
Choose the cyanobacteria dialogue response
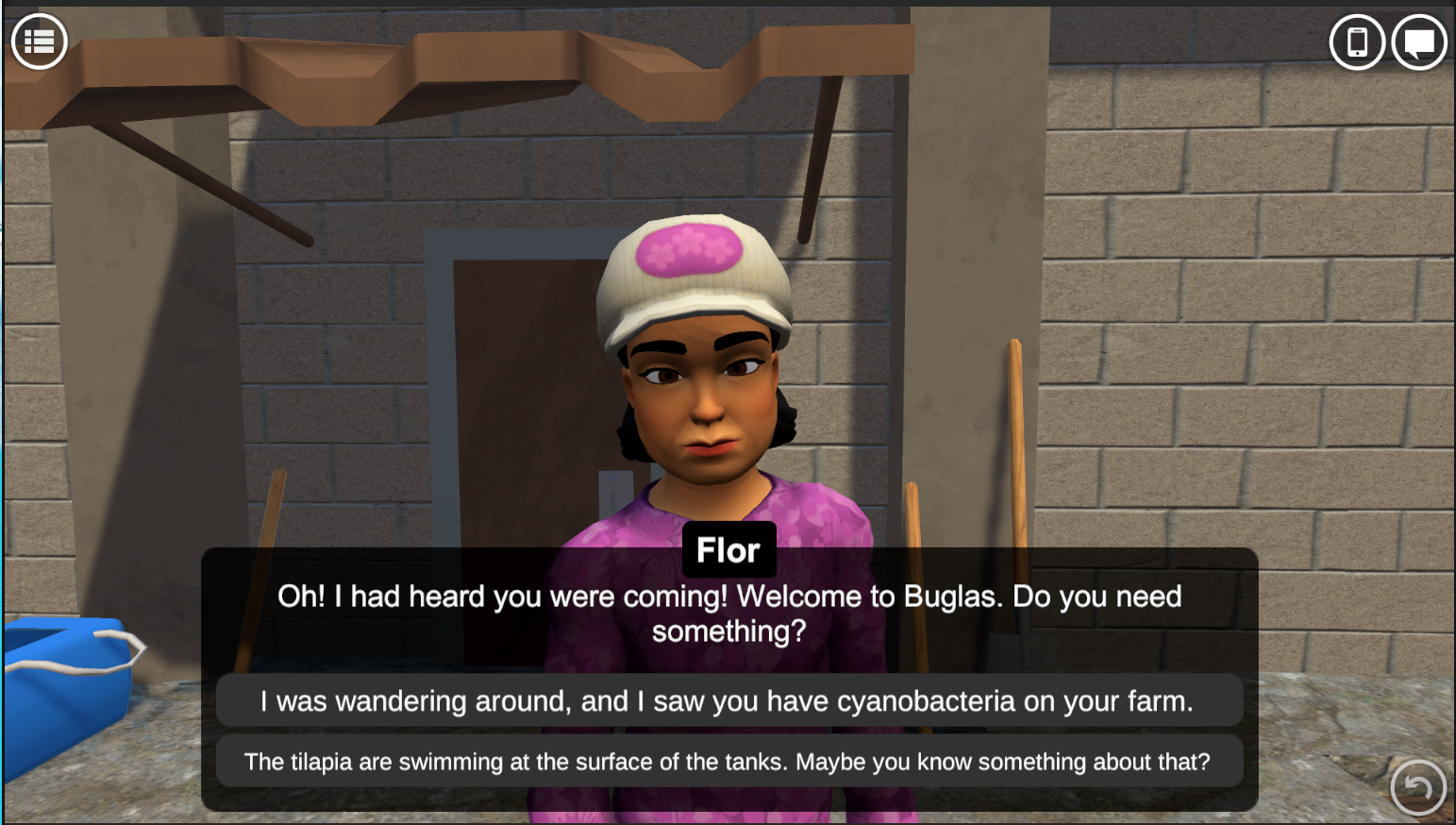click(728, 701)
